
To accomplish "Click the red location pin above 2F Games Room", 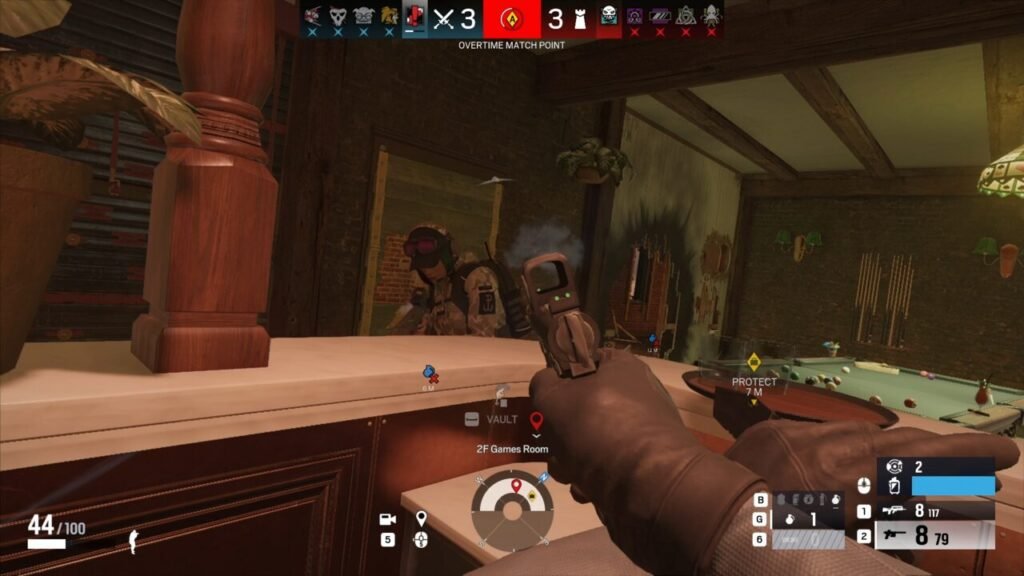I will click(x=536, y=420).
